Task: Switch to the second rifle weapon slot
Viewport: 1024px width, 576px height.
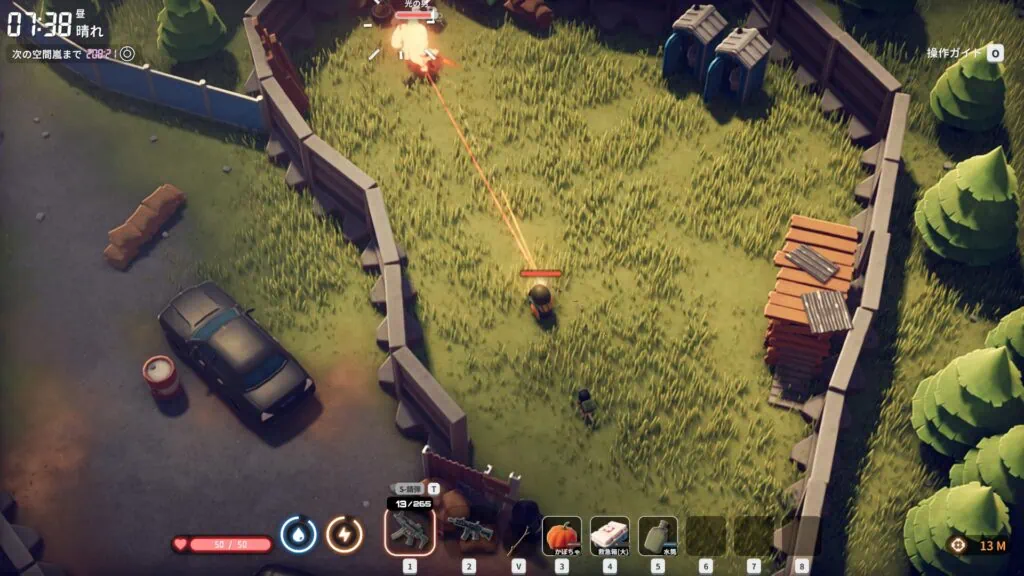Action: [469, 531]
